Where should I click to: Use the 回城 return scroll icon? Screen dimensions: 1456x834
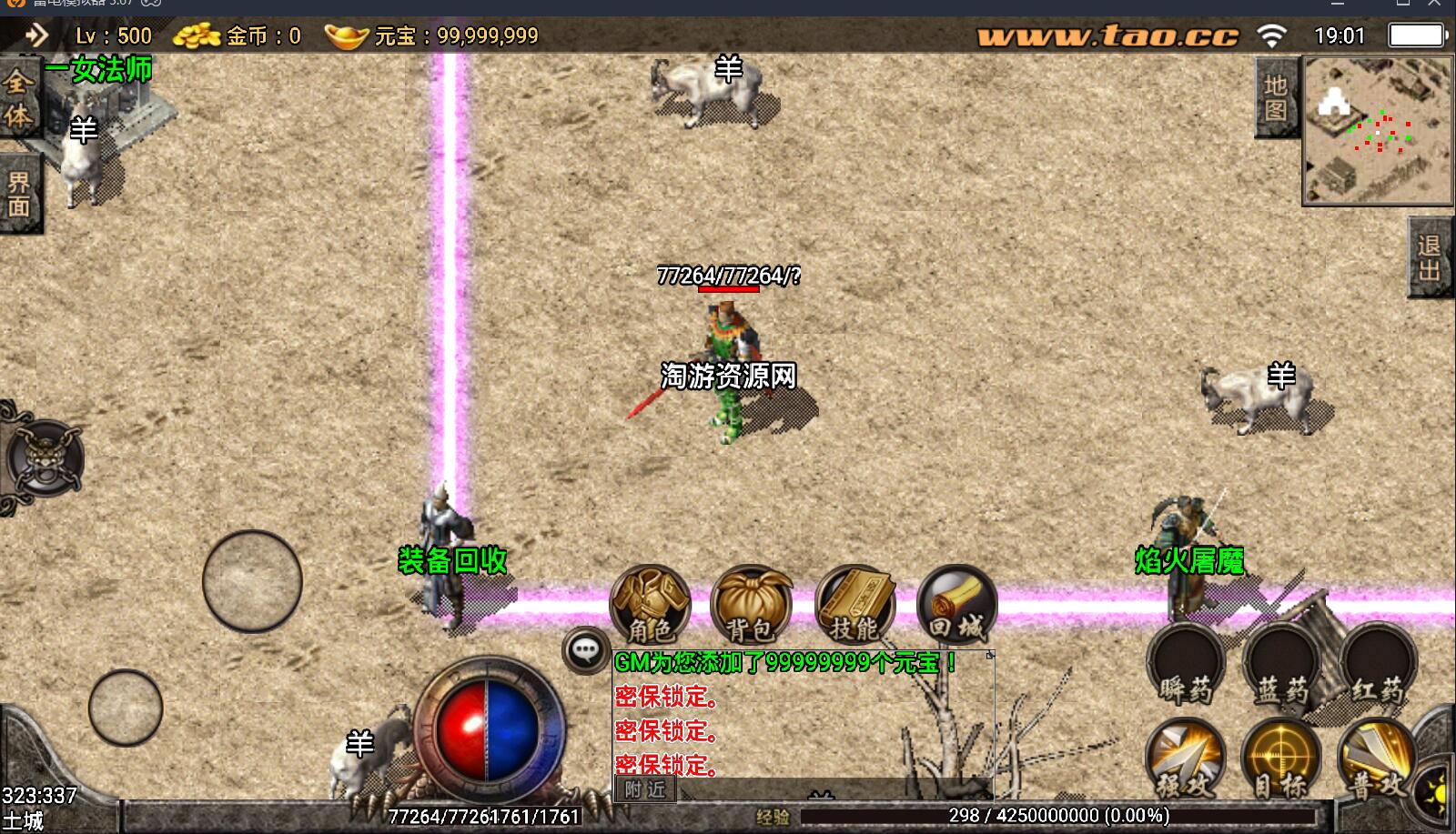pyautogui.click(x=958, y=602)
